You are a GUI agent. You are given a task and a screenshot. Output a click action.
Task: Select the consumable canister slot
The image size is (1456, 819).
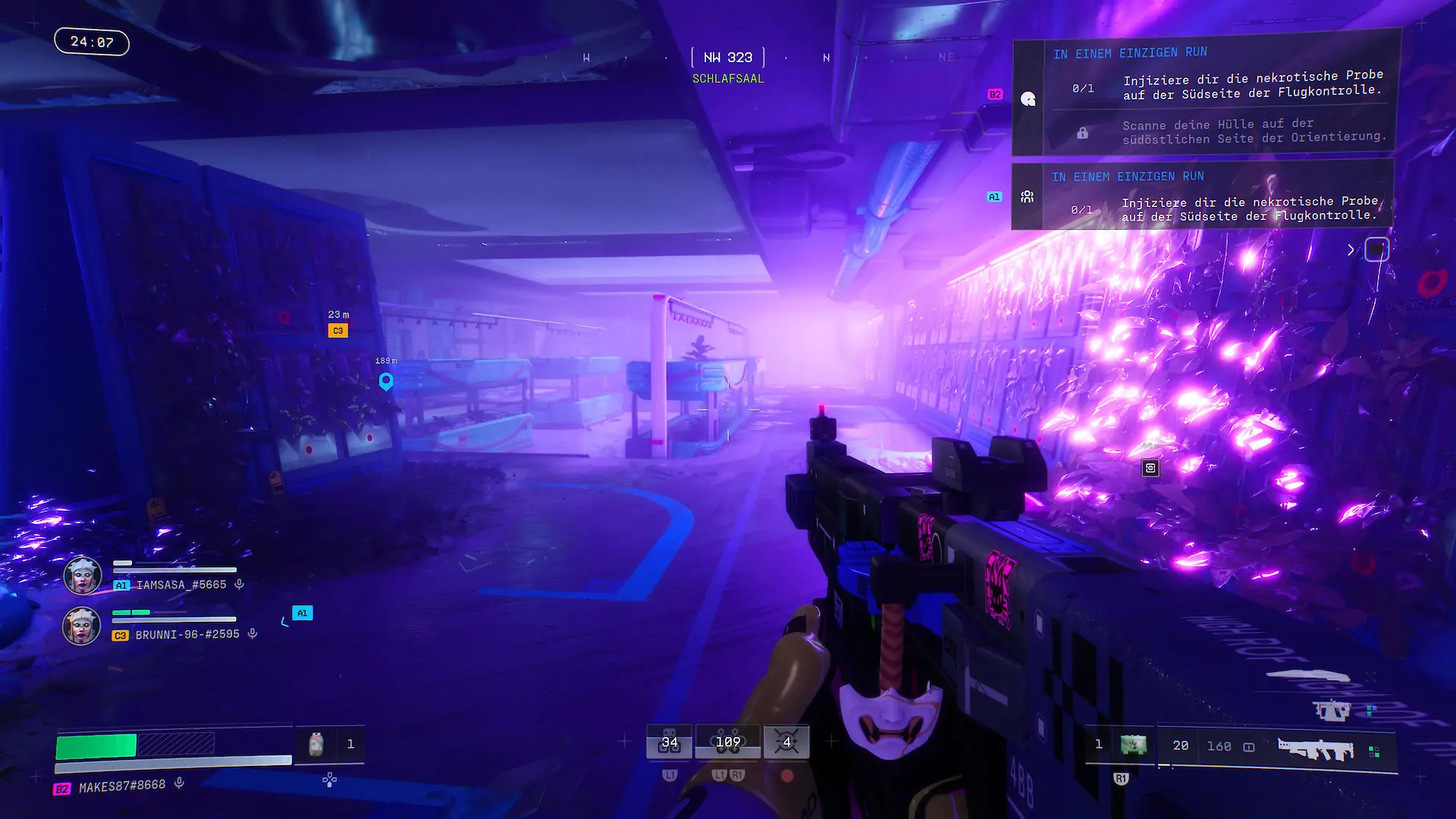316,744
